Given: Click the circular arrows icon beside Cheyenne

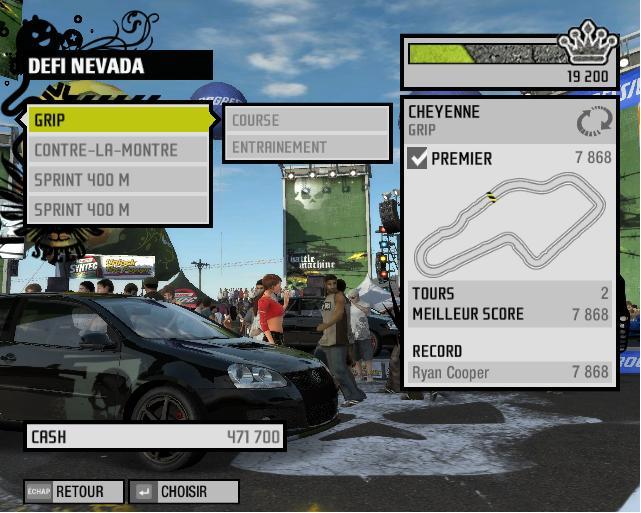Looking at the screenshot, I should [x=592, y=122].
